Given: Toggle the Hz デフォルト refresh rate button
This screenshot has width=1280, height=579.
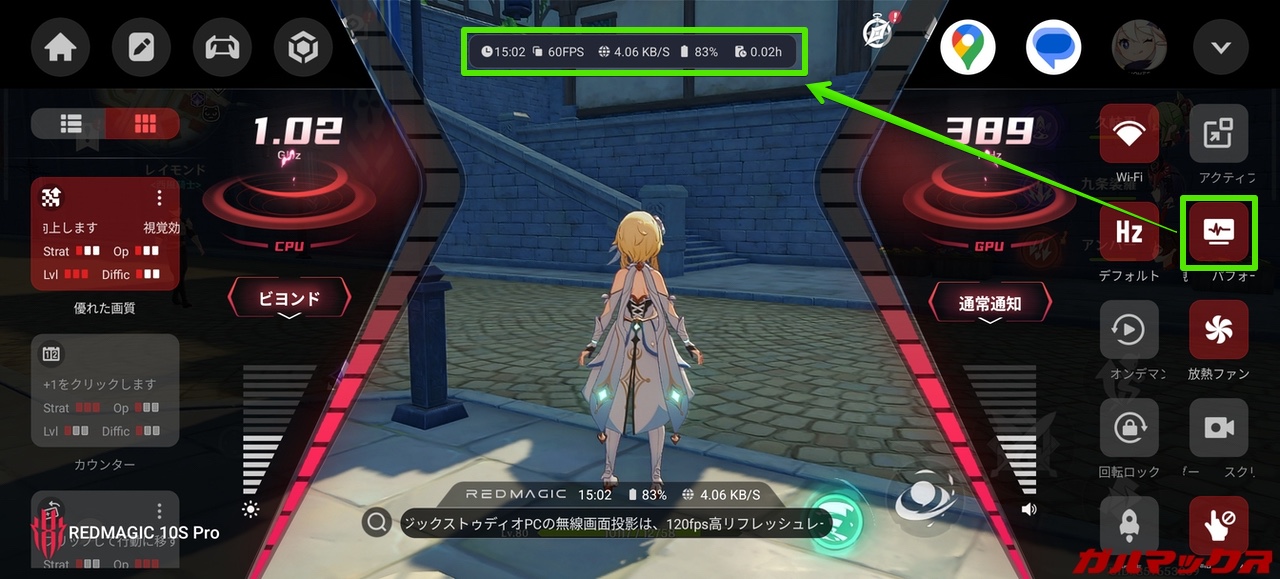Looking at the screenshot, I should click(x=1129, y=232).
